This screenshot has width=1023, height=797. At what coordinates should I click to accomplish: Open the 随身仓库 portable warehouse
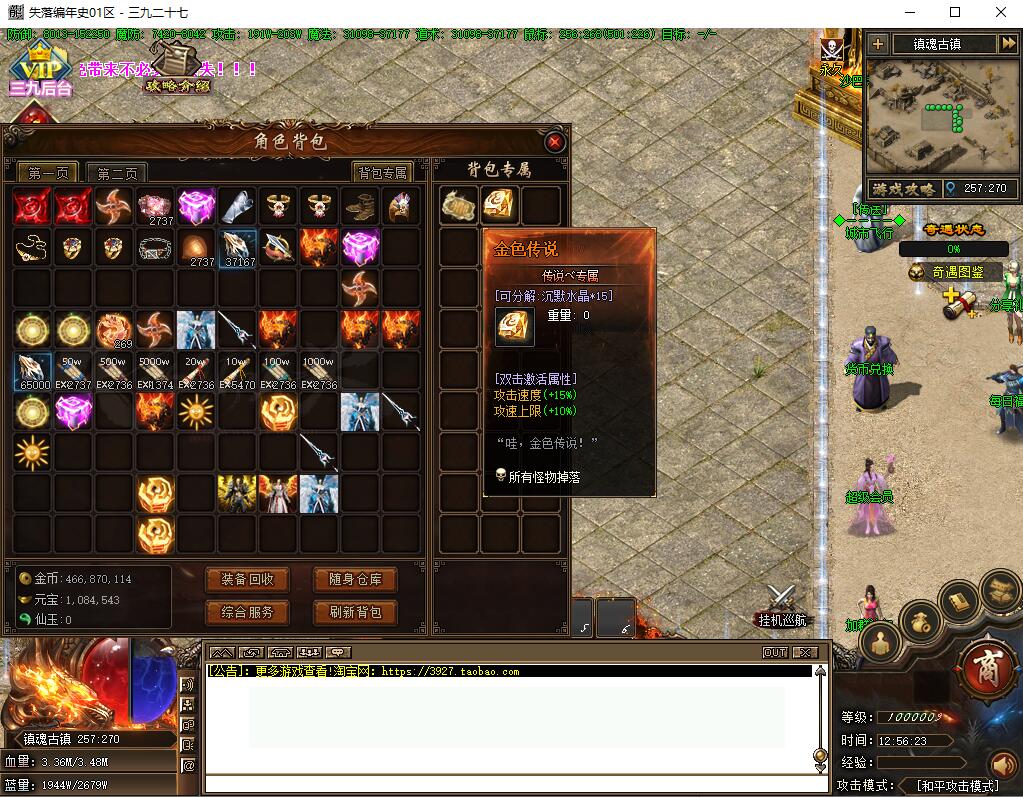tap(355, 580)
